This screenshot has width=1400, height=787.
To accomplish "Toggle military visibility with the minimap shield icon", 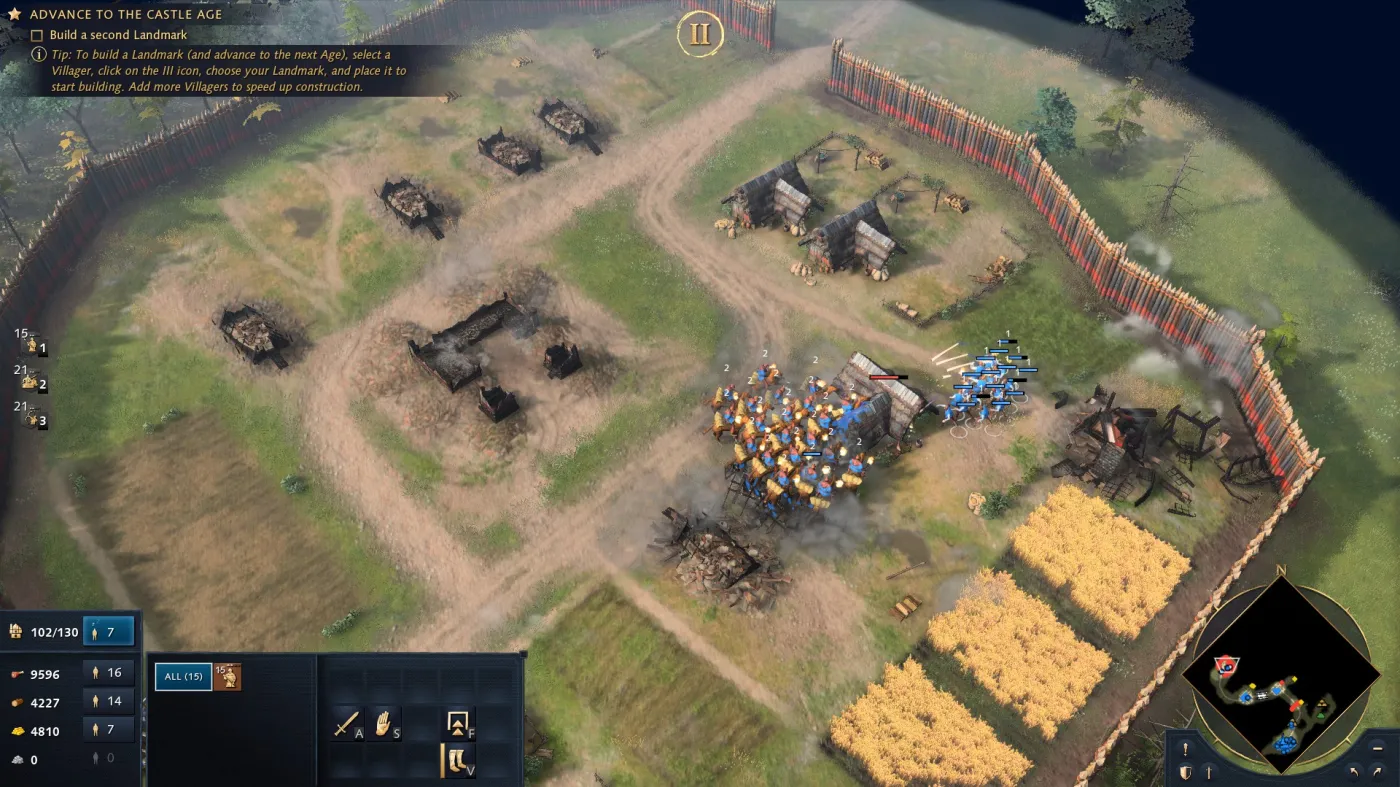I will 1186,772.
